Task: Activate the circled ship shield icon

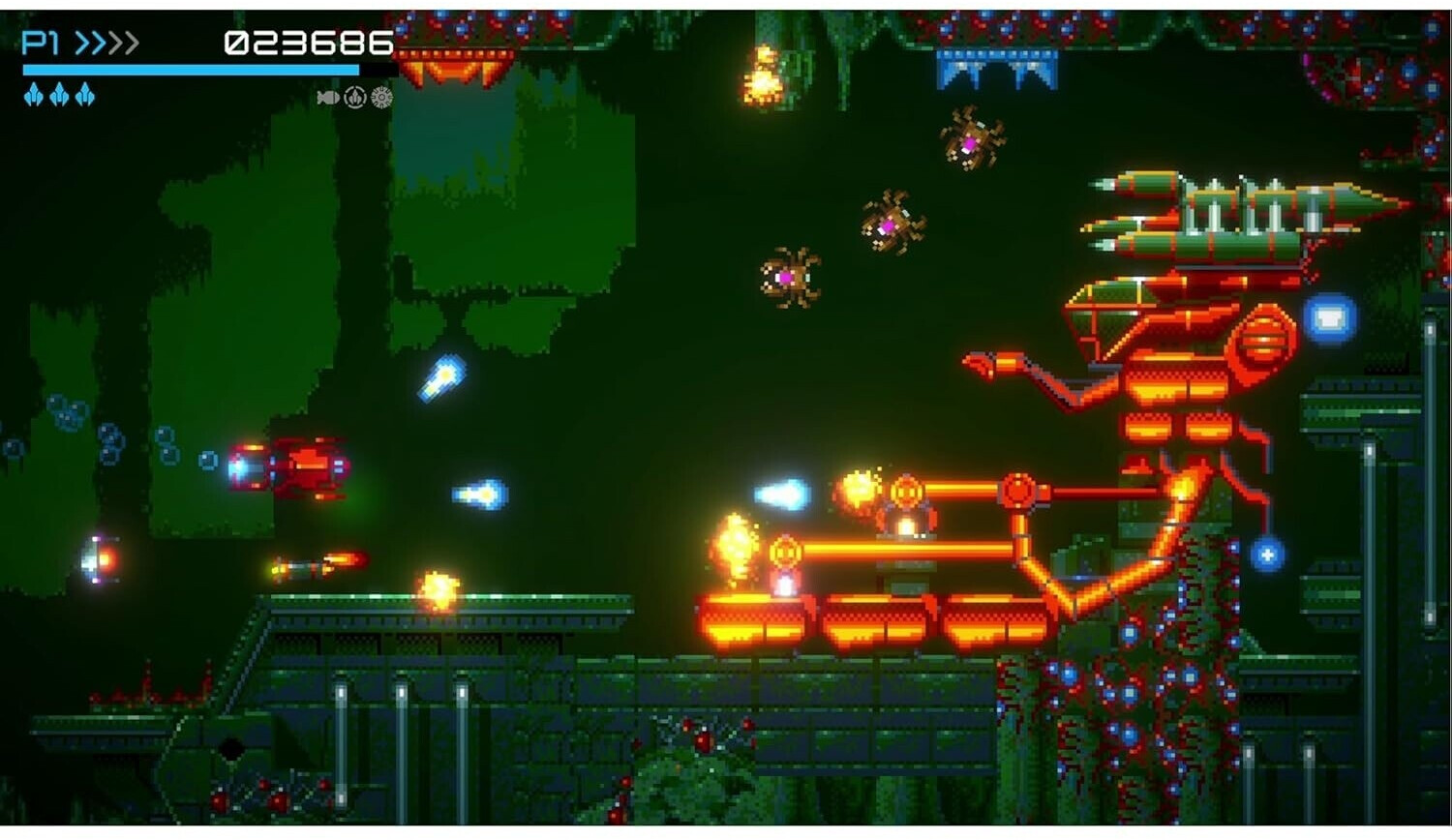Action: (x=355, y=98)
